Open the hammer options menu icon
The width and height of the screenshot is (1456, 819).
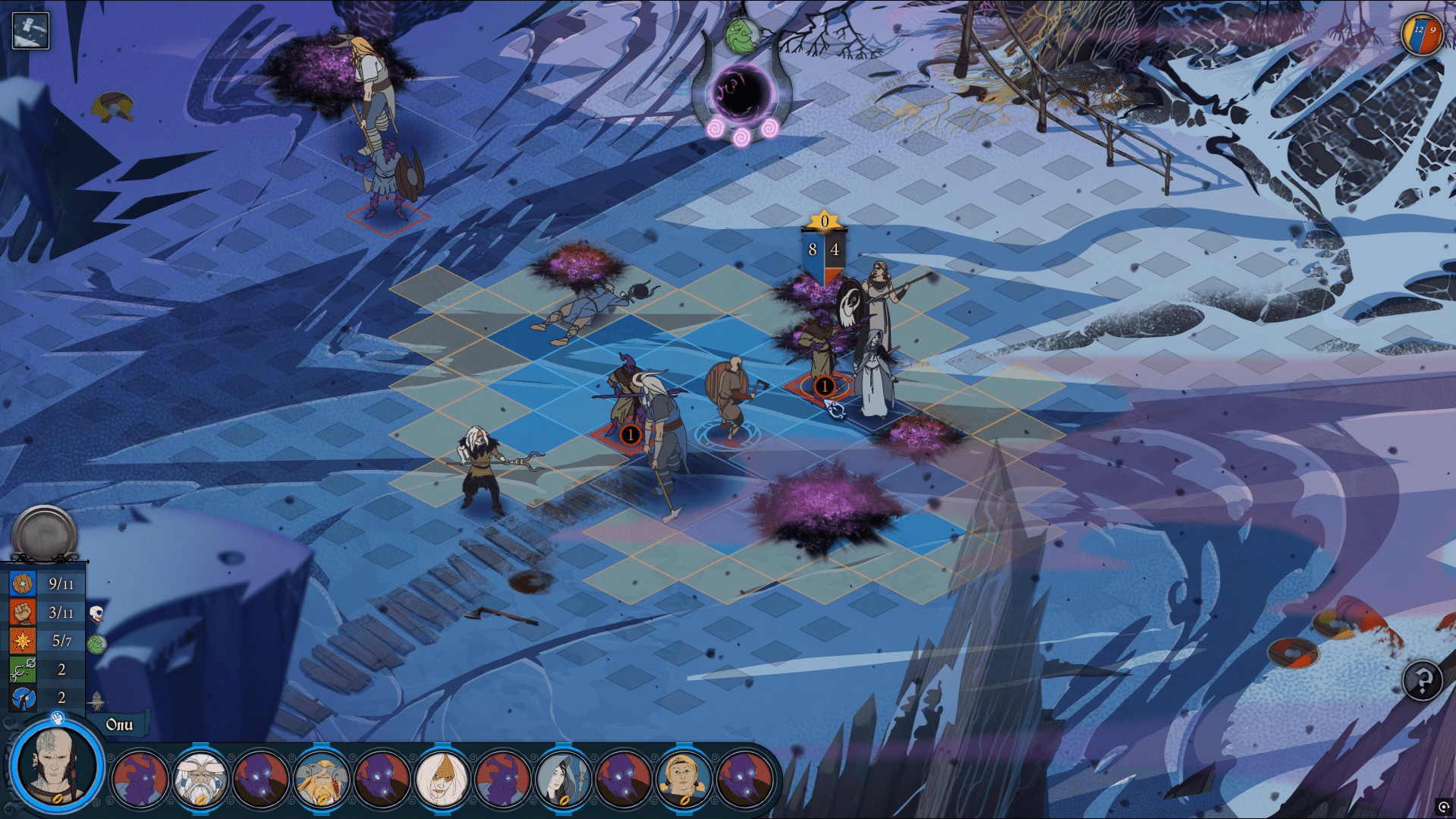31,31
